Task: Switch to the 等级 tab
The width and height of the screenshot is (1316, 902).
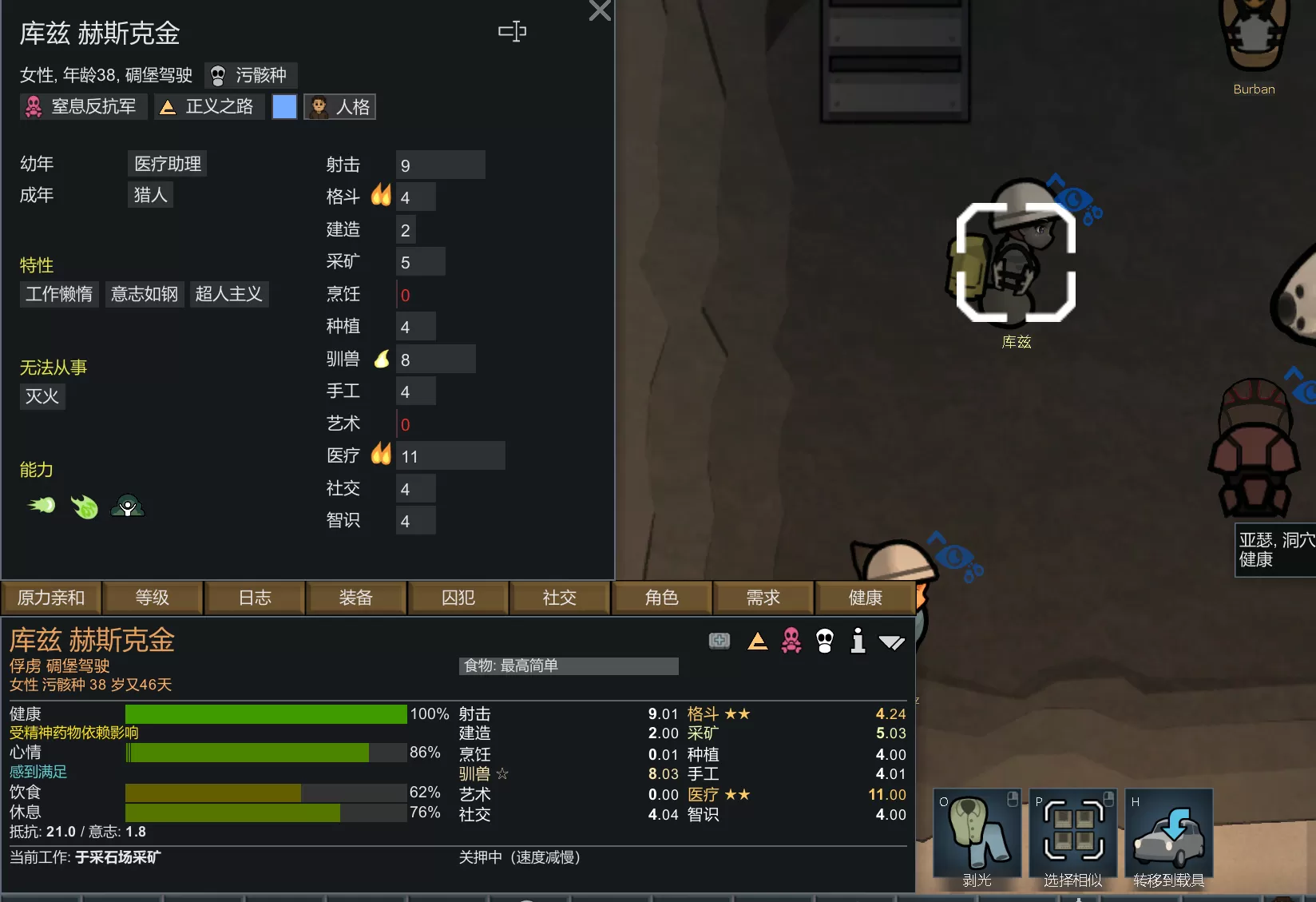Action: pyautogui.click(x=153, y=598)
